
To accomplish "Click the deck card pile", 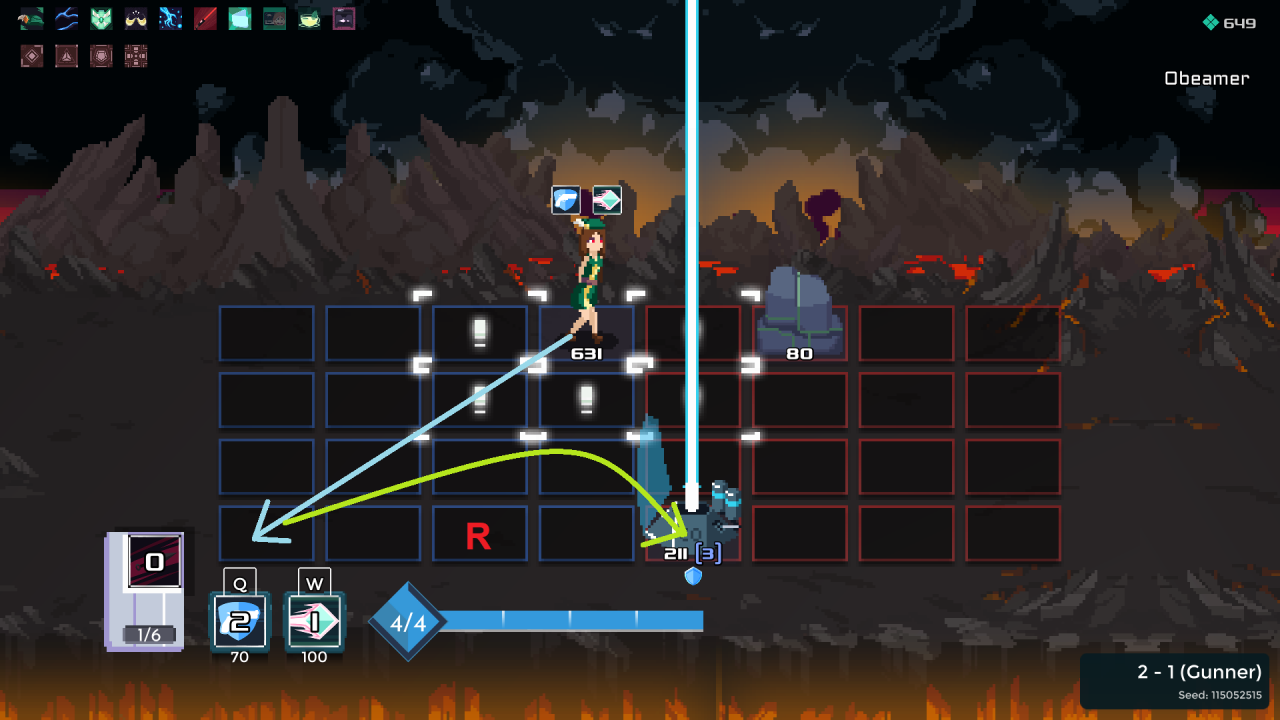I will [146, 590].
